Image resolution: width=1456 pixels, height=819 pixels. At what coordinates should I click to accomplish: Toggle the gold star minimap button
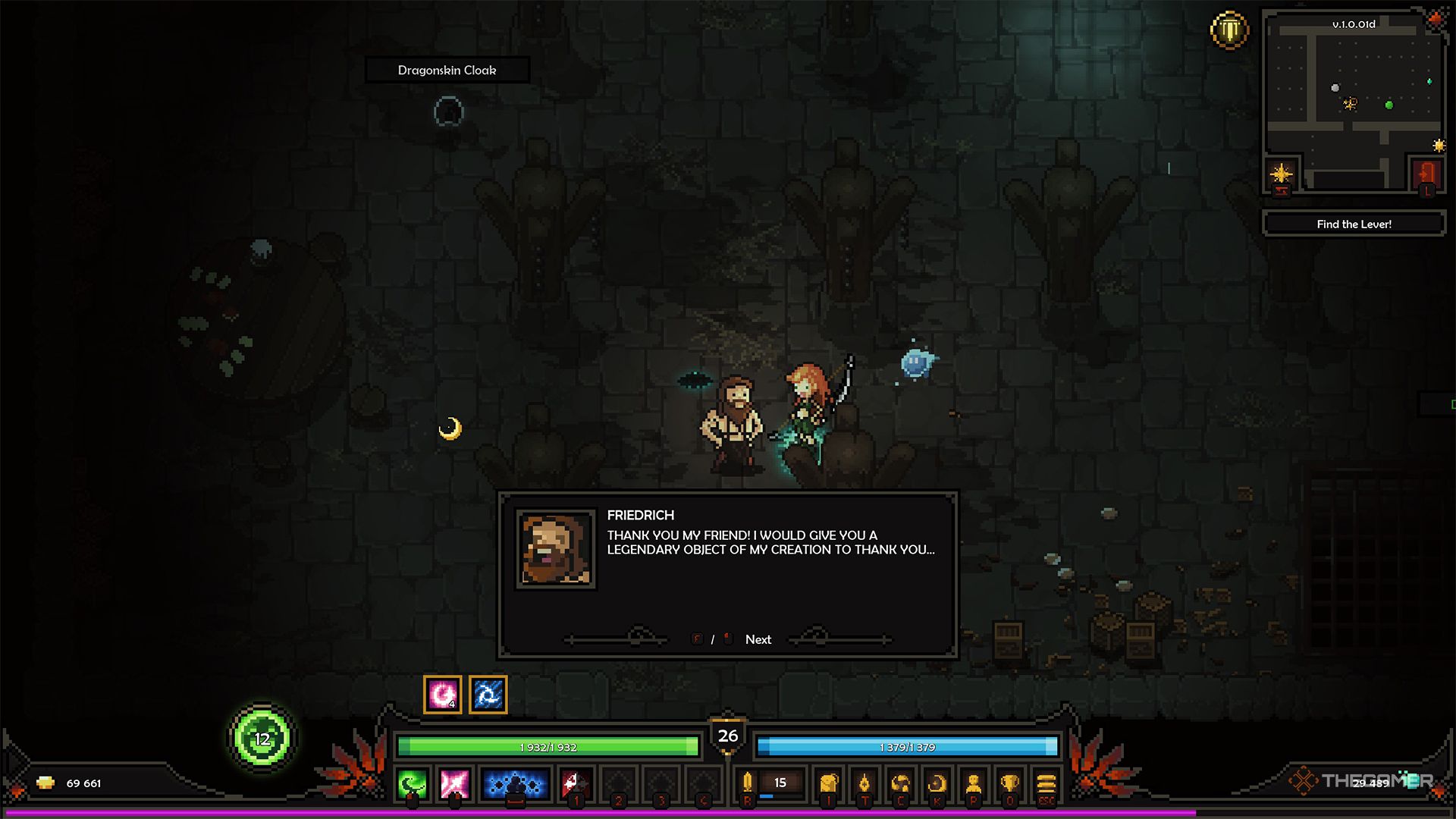1282,174
